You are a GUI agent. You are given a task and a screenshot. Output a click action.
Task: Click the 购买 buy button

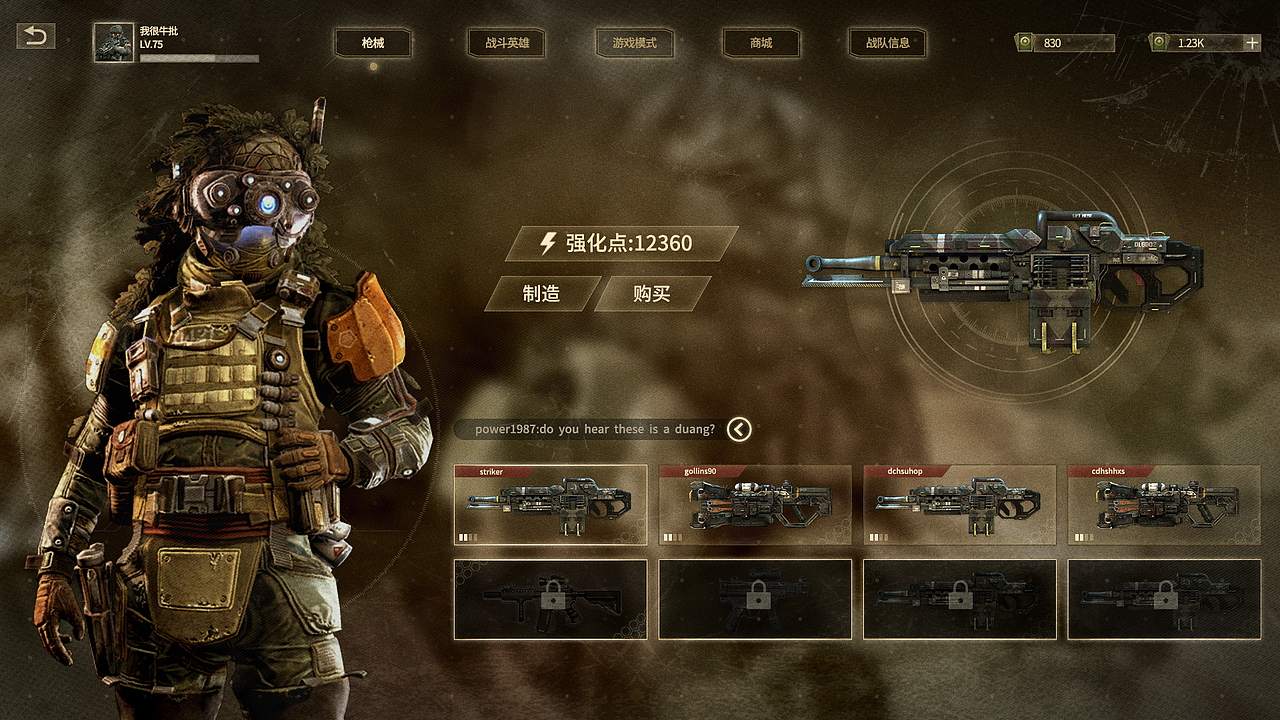[x=652, y=294]
